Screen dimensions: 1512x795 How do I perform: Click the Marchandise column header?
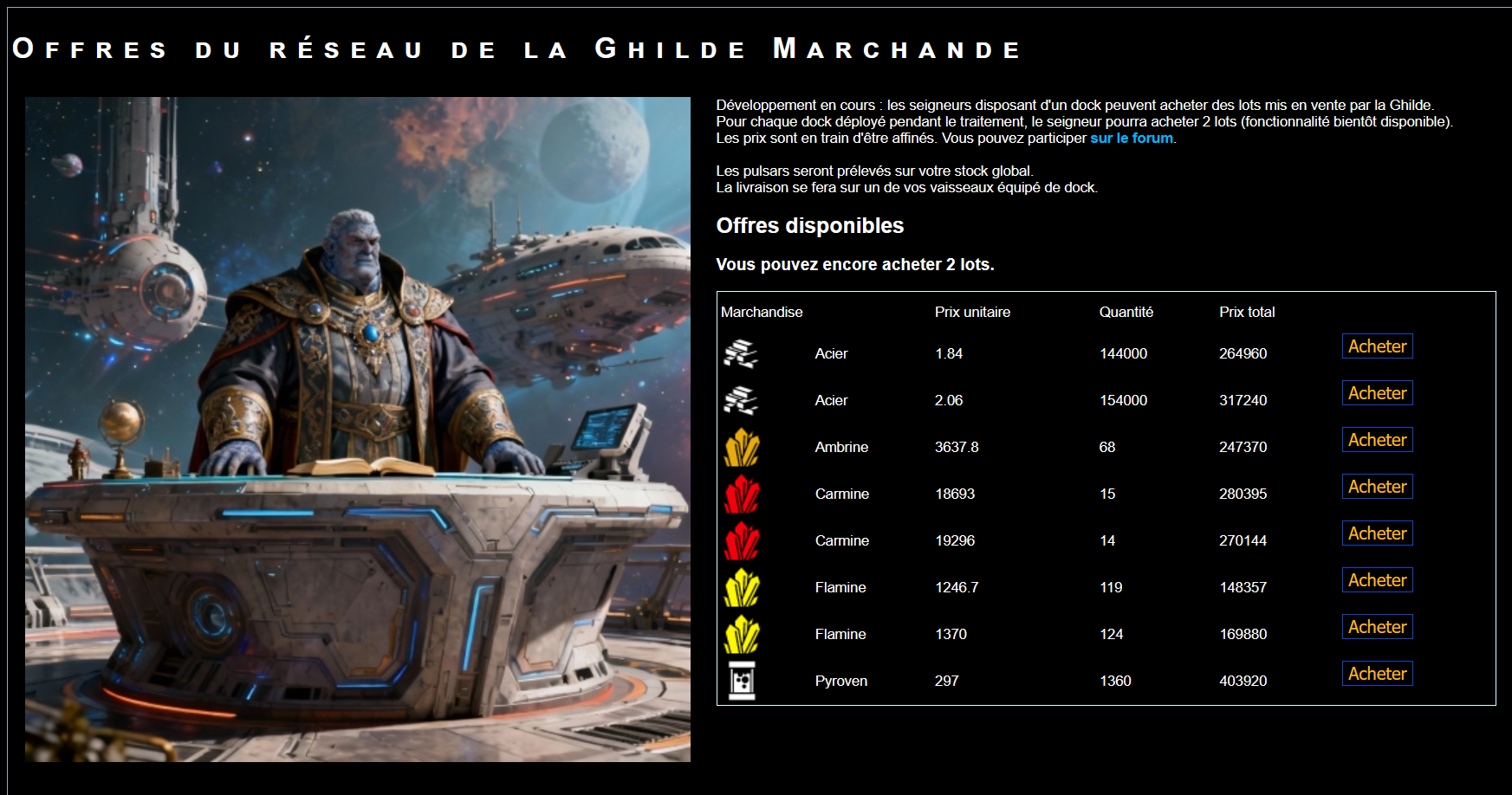click(762, 312)
